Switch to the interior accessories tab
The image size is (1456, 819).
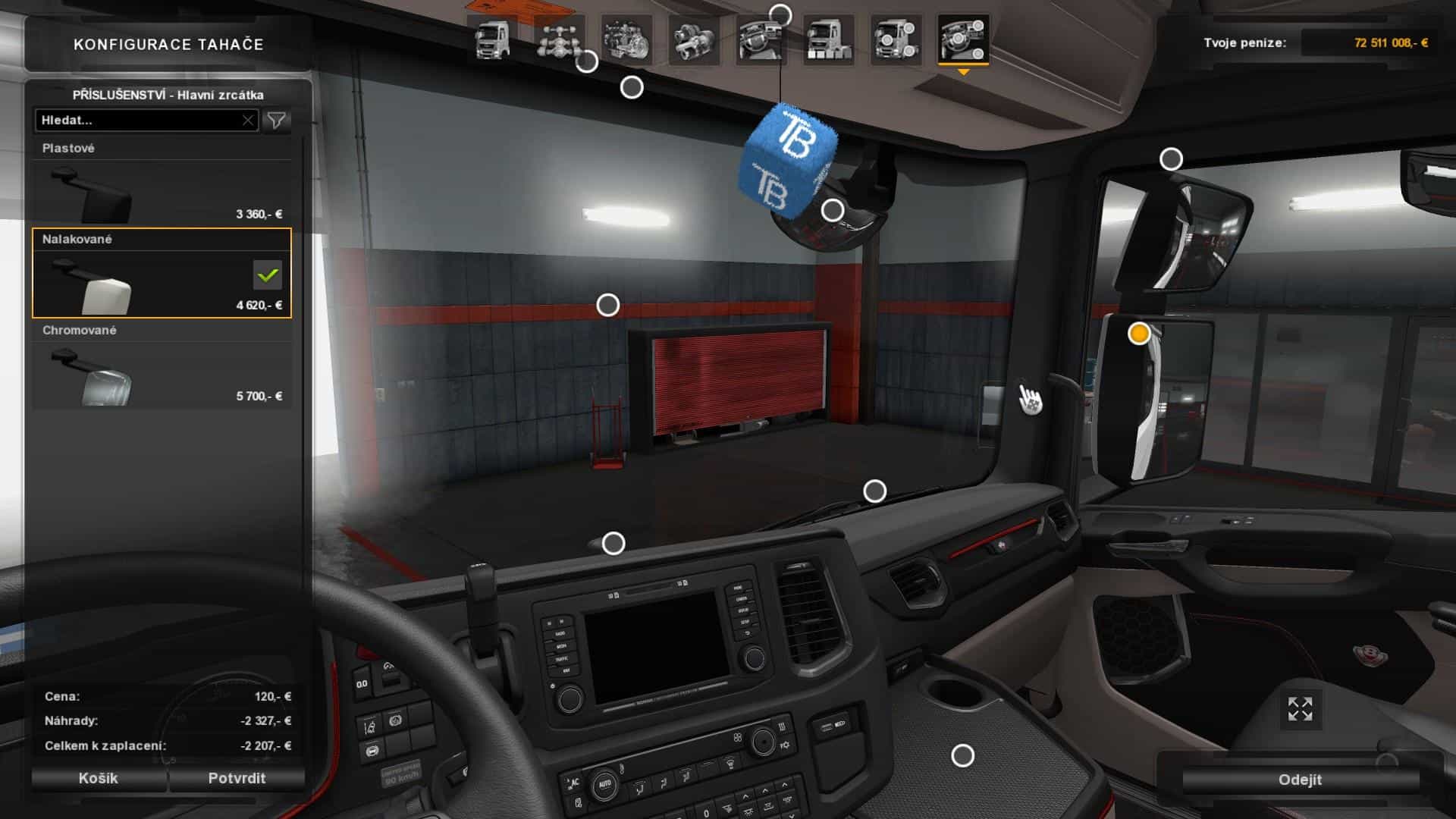coord(963,38)
